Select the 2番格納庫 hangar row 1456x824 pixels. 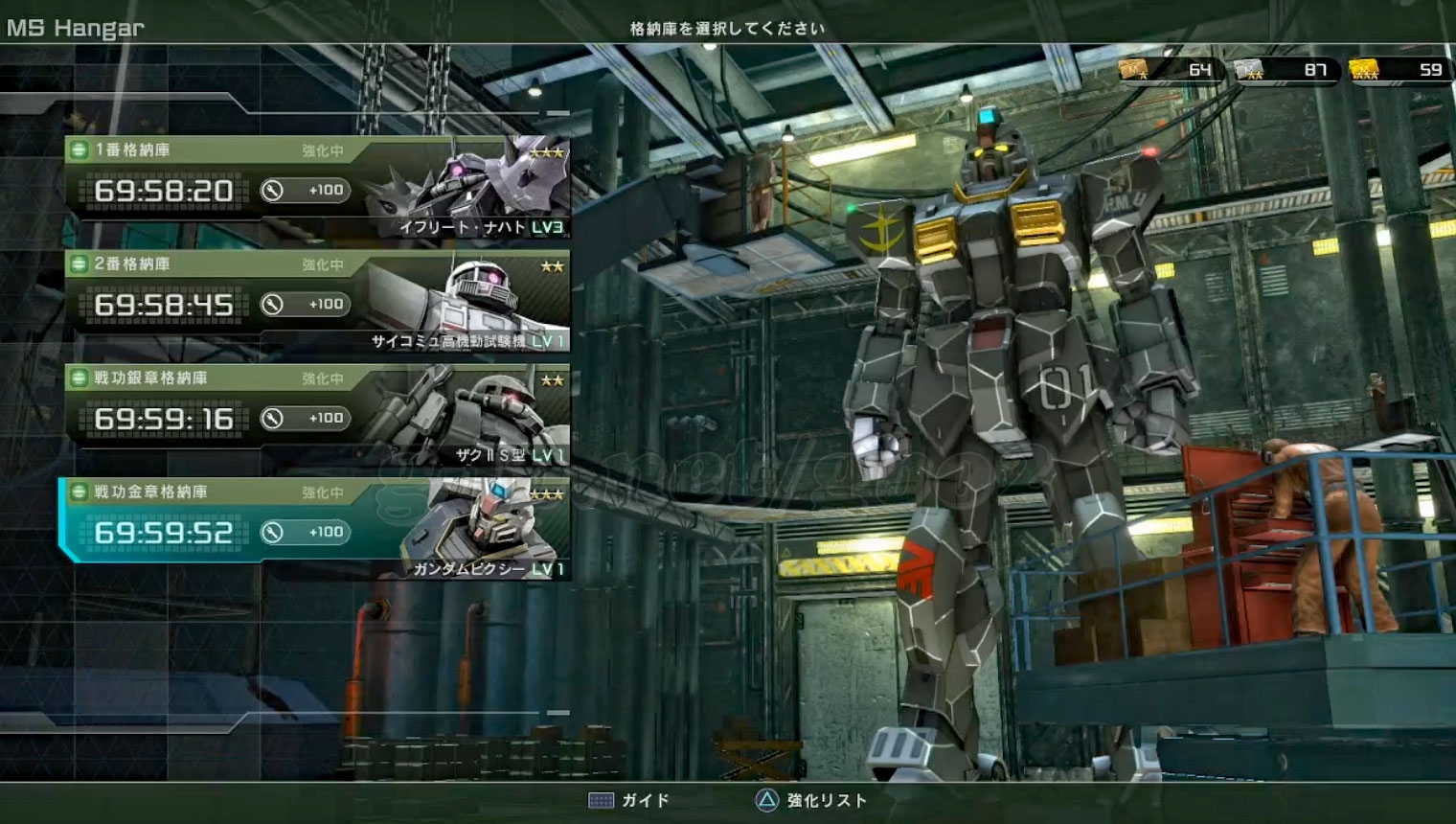tap(316, 301)
